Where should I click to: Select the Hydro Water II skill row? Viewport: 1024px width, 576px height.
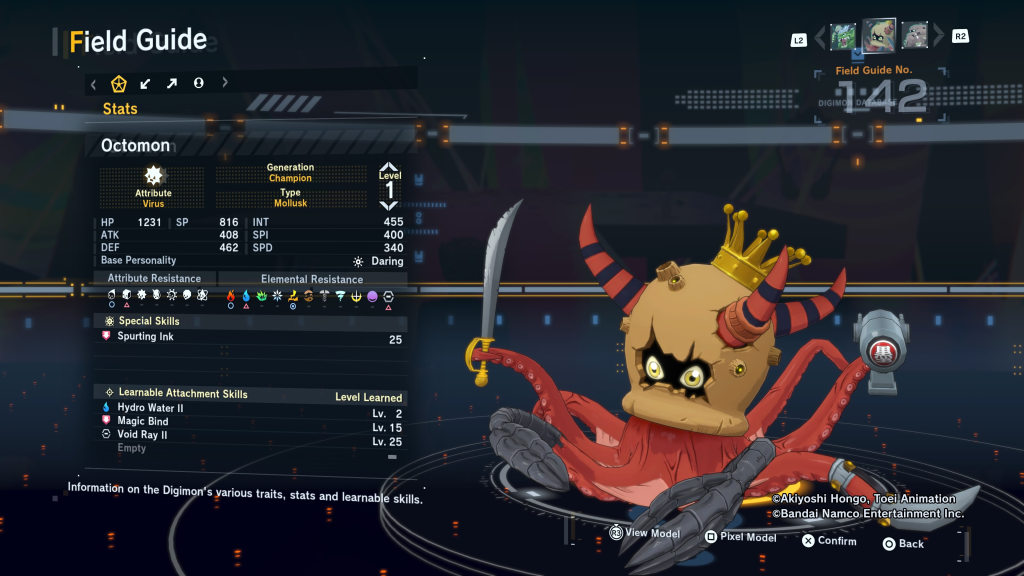pyautogui.click(x=250, y=409)
